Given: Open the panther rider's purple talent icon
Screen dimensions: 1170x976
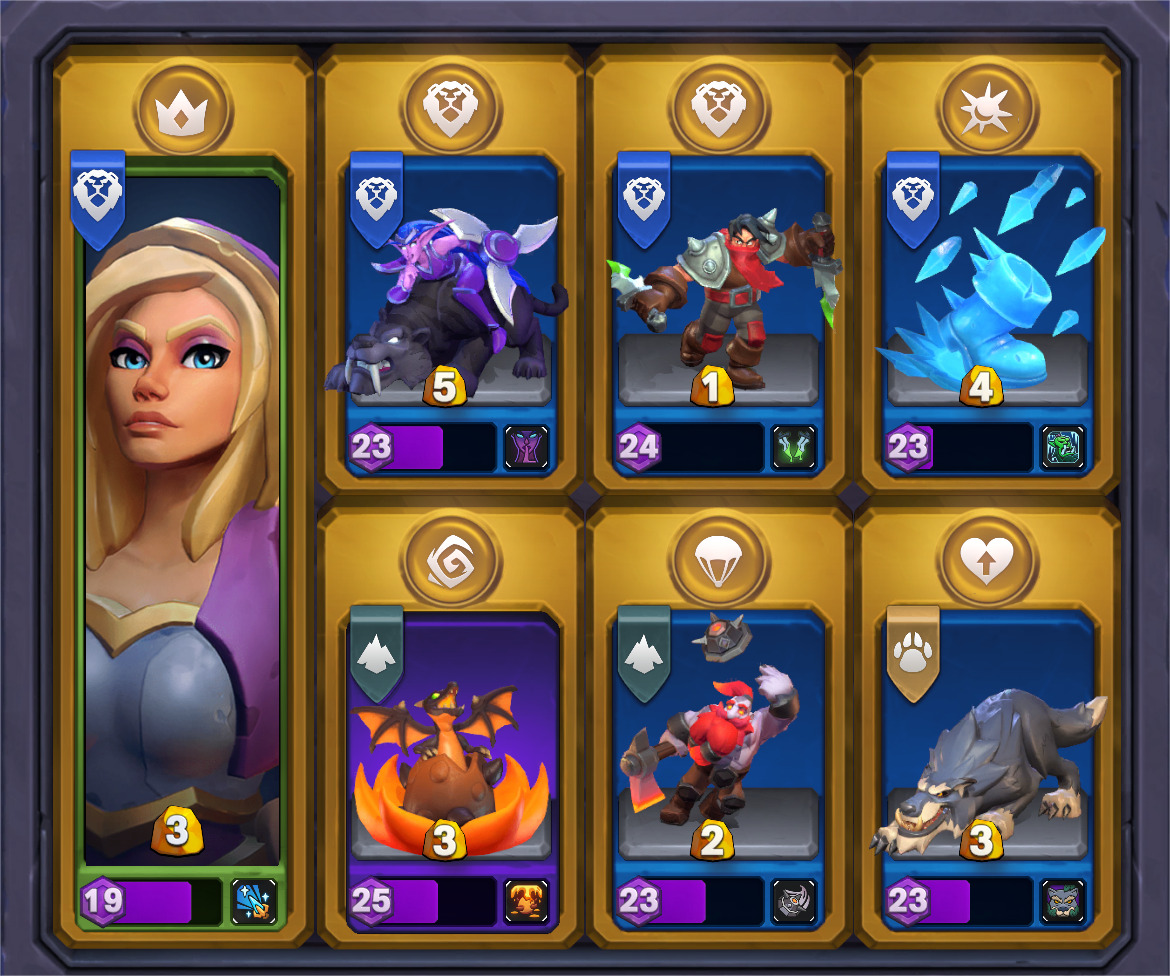Looking at the screenshot, I should point(526,447).
